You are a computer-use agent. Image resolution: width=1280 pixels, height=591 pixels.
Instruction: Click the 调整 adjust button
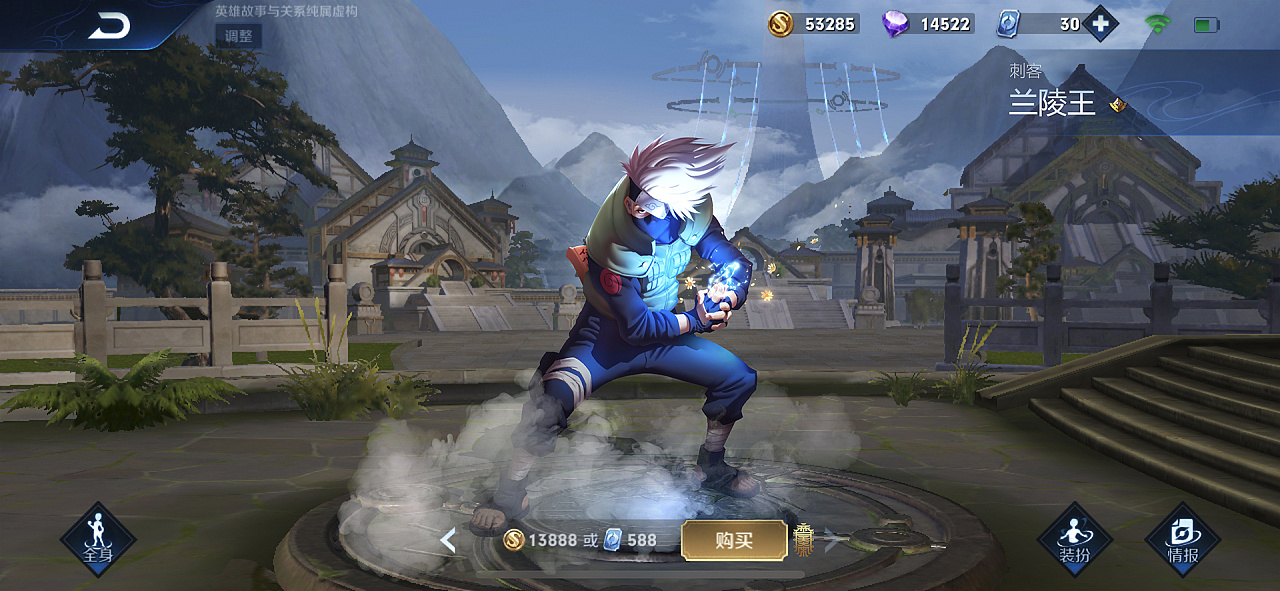point(238,37)
